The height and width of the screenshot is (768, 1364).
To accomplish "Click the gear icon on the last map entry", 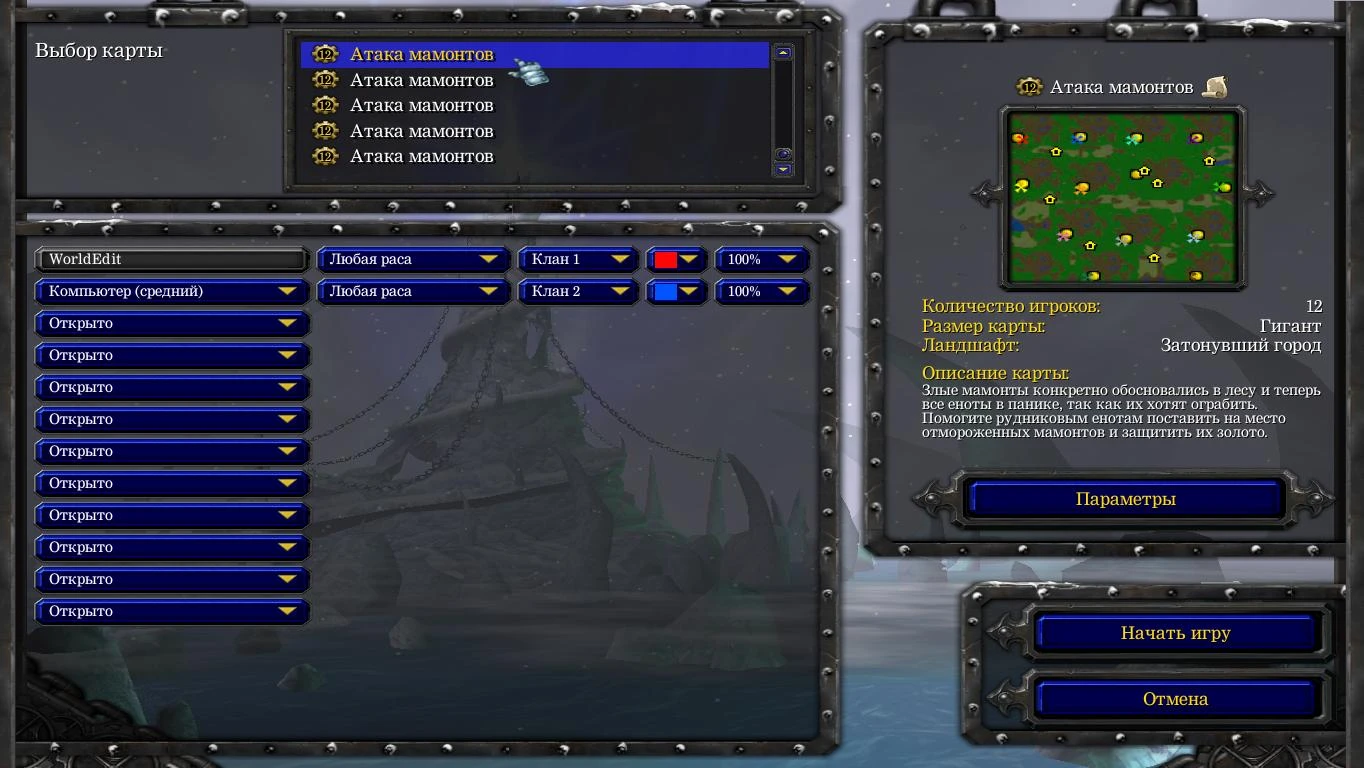I will [x=325, y=156].
